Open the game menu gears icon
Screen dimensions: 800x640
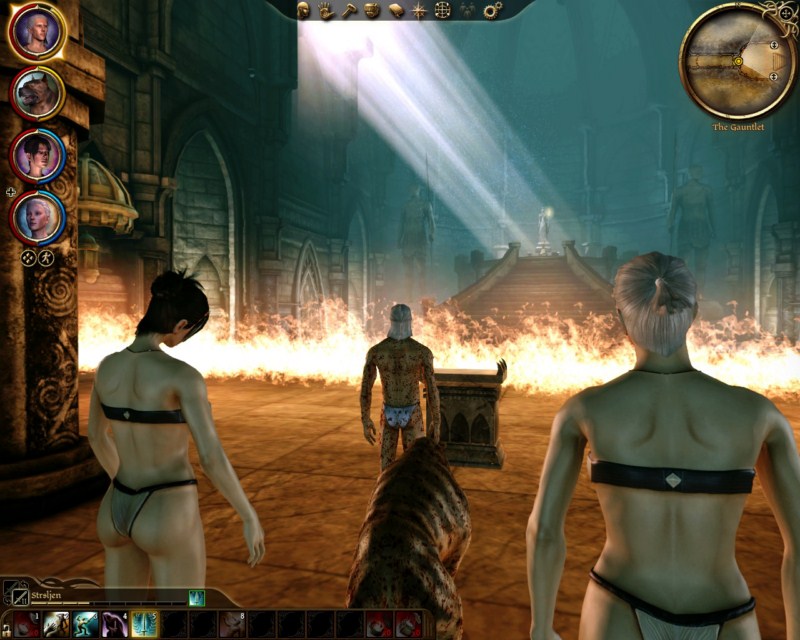[492, 10]
